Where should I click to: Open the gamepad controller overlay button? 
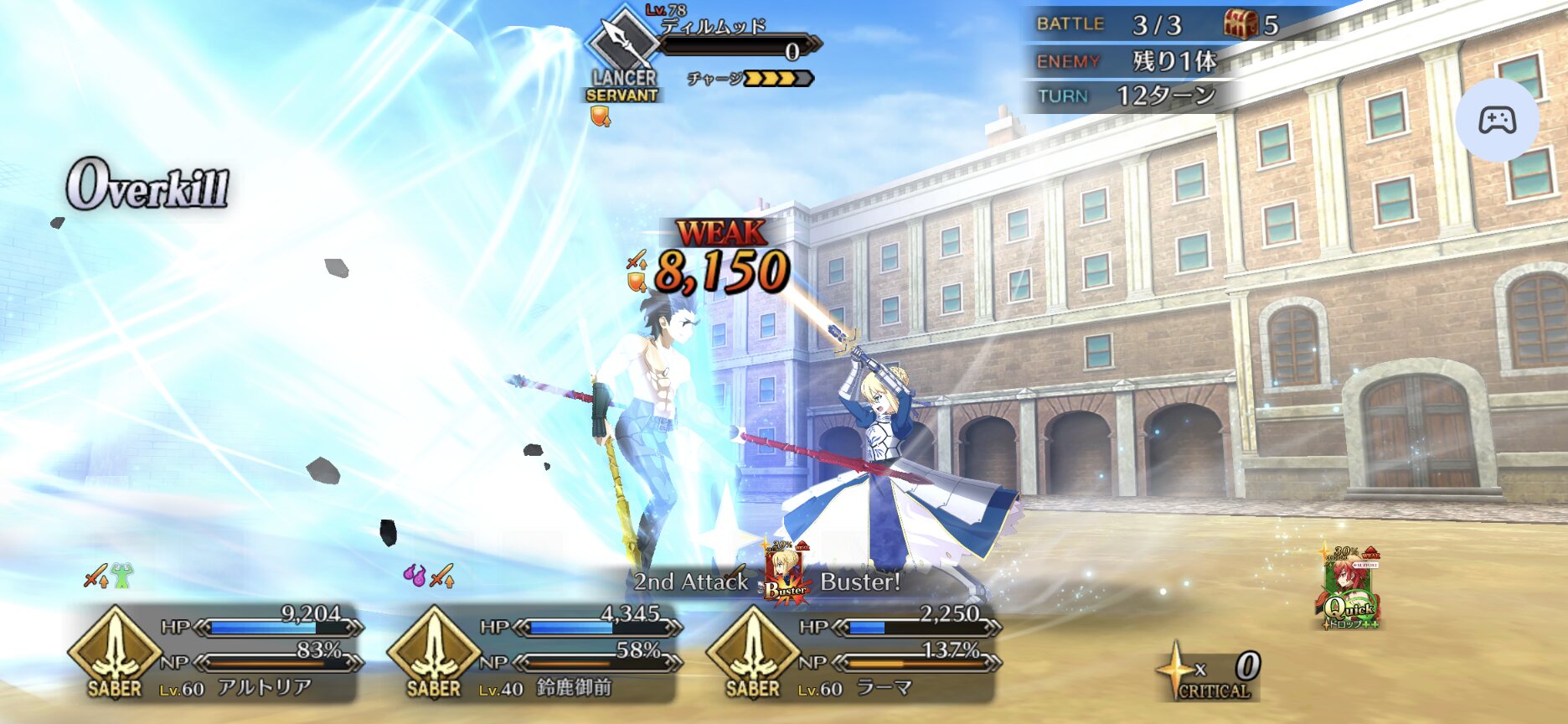(1497, 120)
